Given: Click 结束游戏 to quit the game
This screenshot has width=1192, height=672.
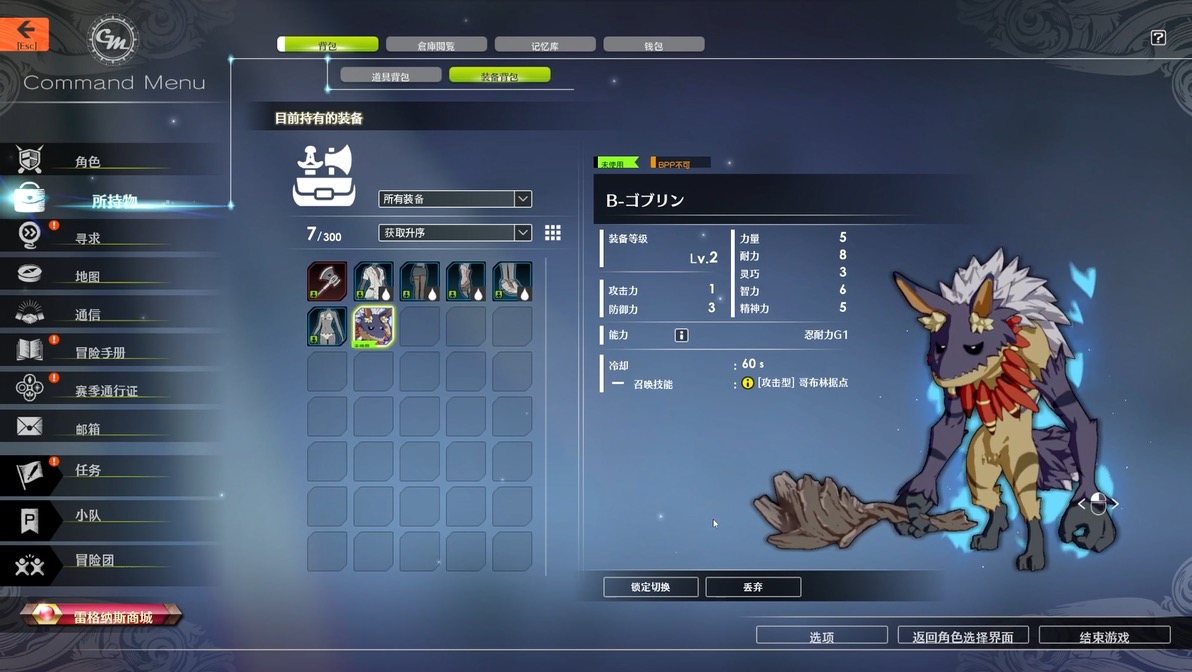Looking at the screenshot, I should [1104, 636].
